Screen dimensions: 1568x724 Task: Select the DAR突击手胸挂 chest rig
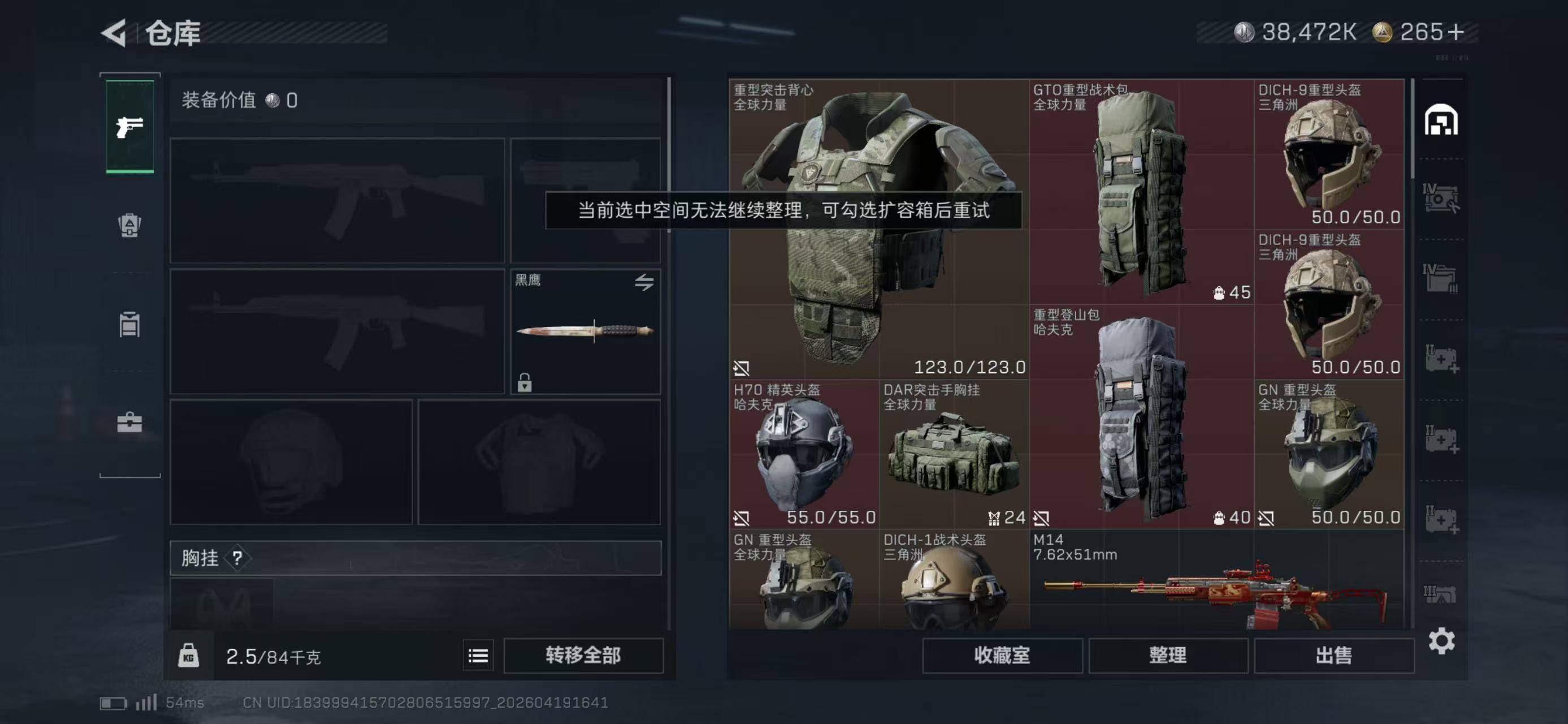pos(953,454)
